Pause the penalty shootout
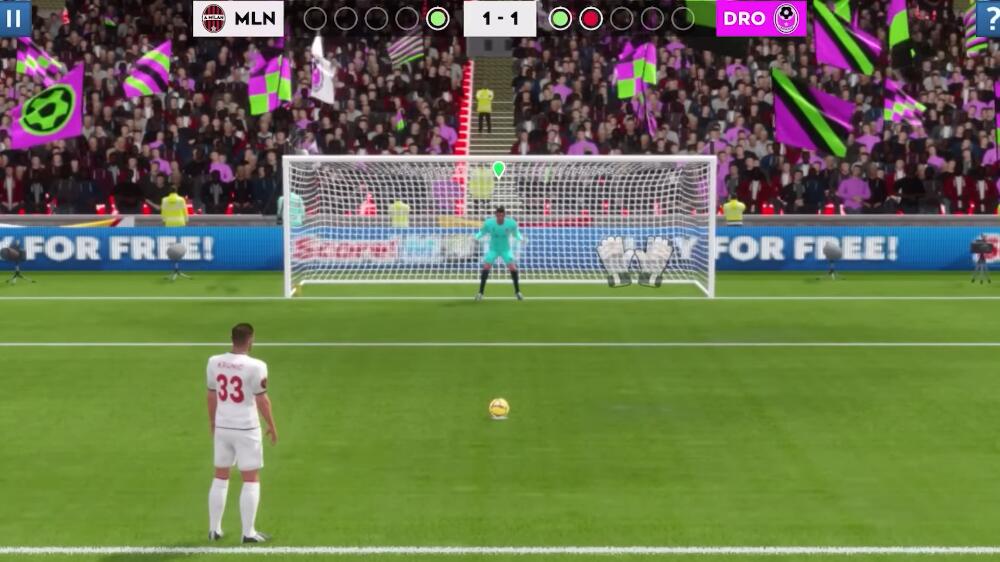This screenshot has height=562, width=1000. [x=14, y=18]
